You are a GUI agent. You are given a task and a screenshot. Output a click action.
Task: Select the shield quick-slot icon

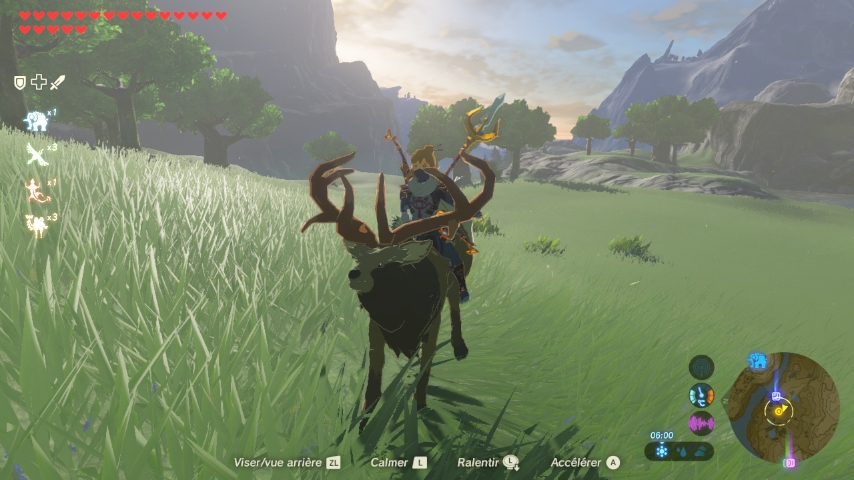pos(20,82)
